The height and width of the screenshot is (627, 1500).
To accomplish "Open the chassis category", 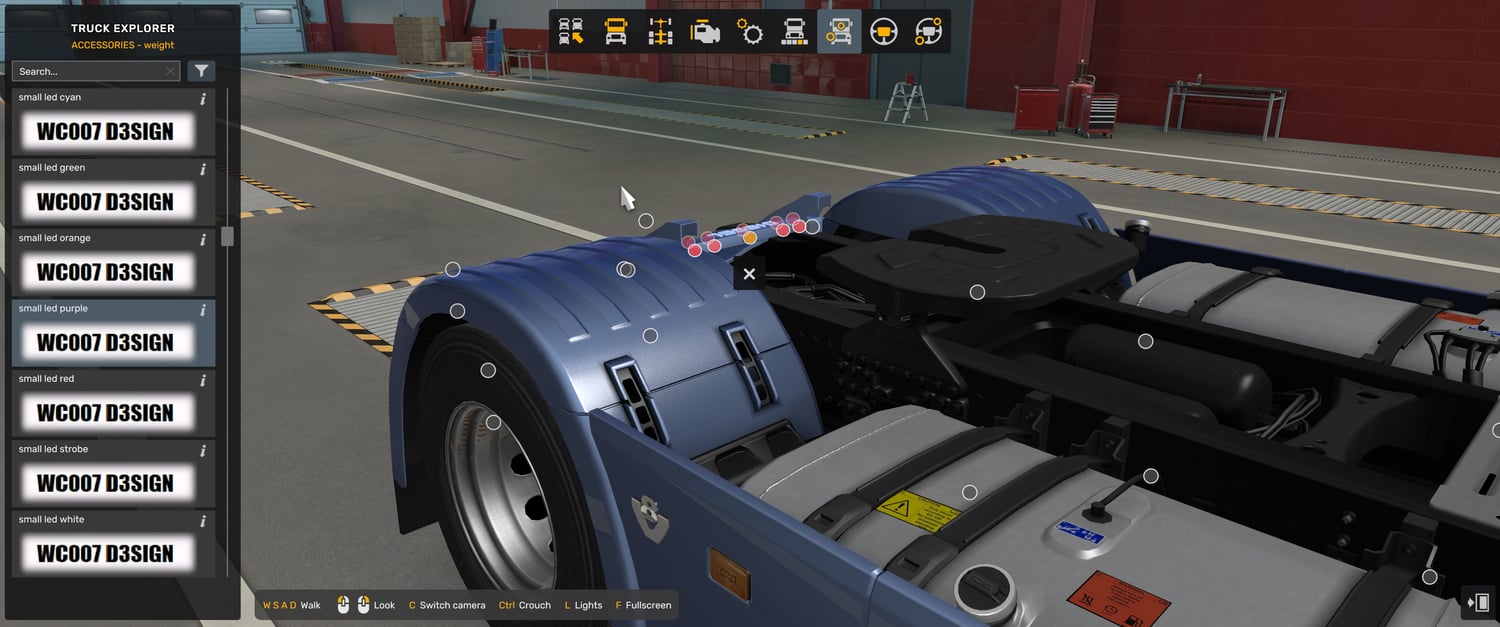I will 661,32.
